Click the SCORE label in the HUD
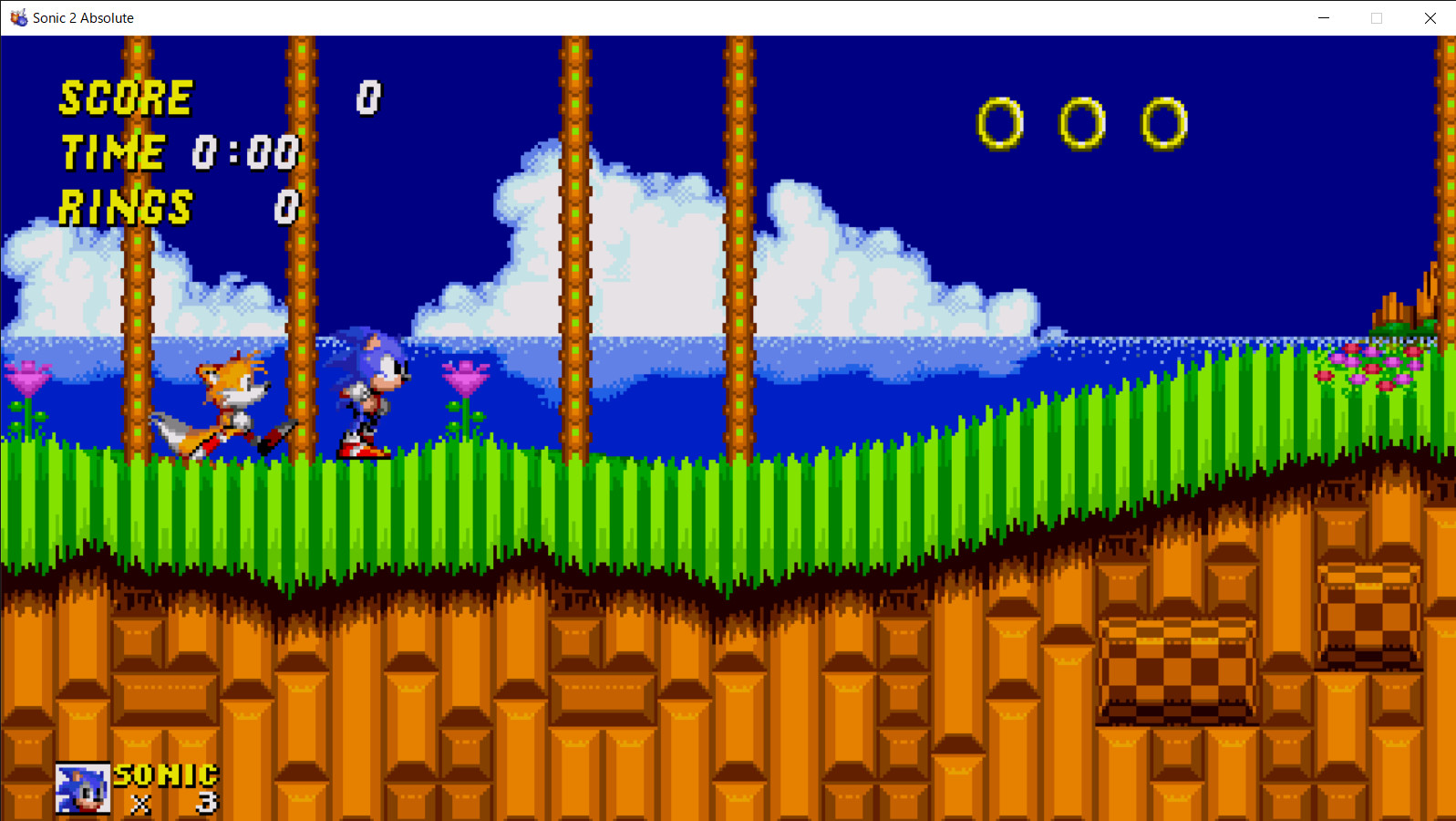This screenshot has width=1456, height=821. click(x=125, y=98)
